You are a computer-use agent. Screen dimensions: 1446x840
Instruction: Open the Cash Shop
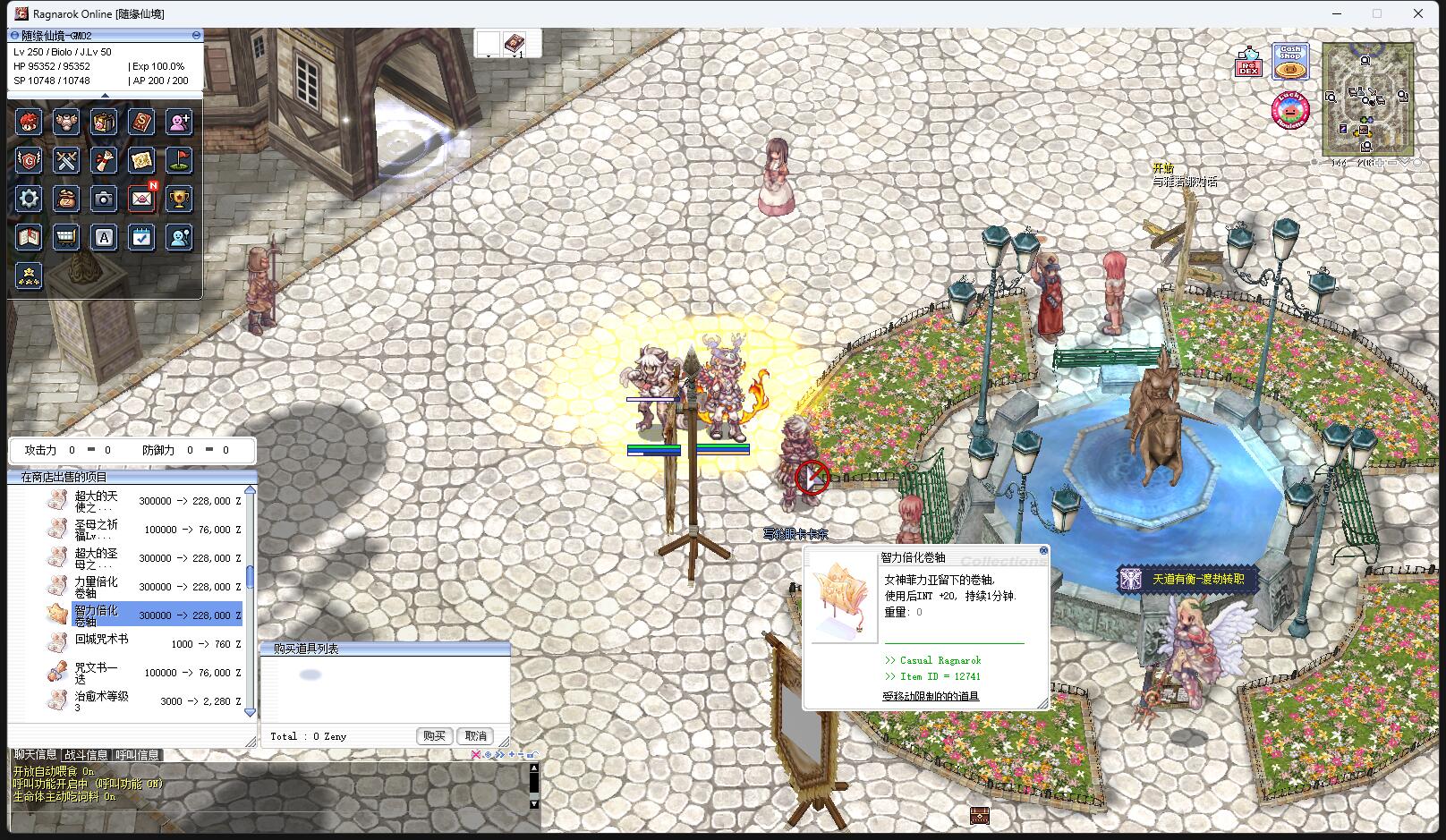[1289, 61]
